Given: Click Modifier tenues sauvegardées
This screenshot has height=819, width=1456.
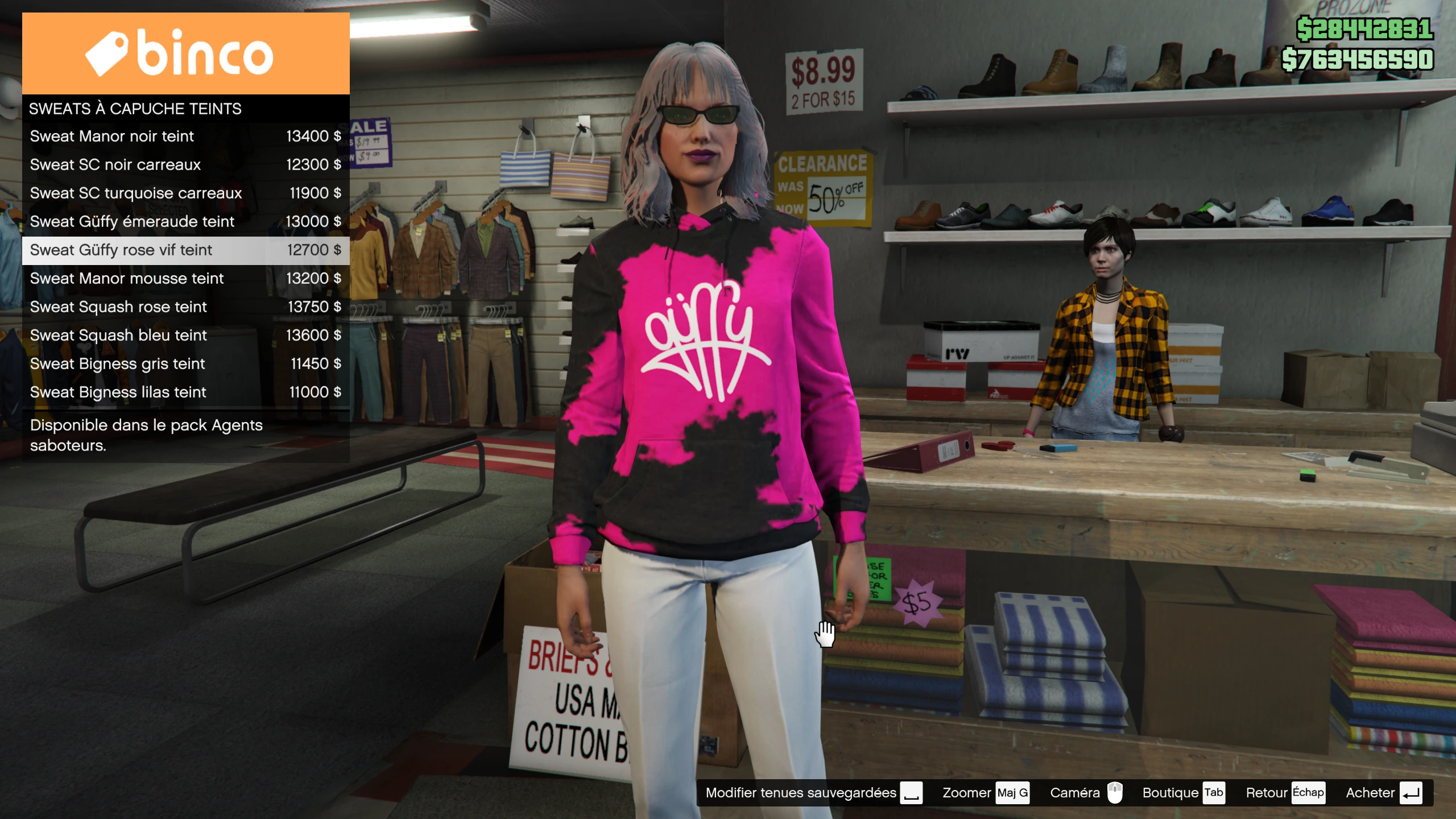Looking at the screenshot, I should pos(813,793).
